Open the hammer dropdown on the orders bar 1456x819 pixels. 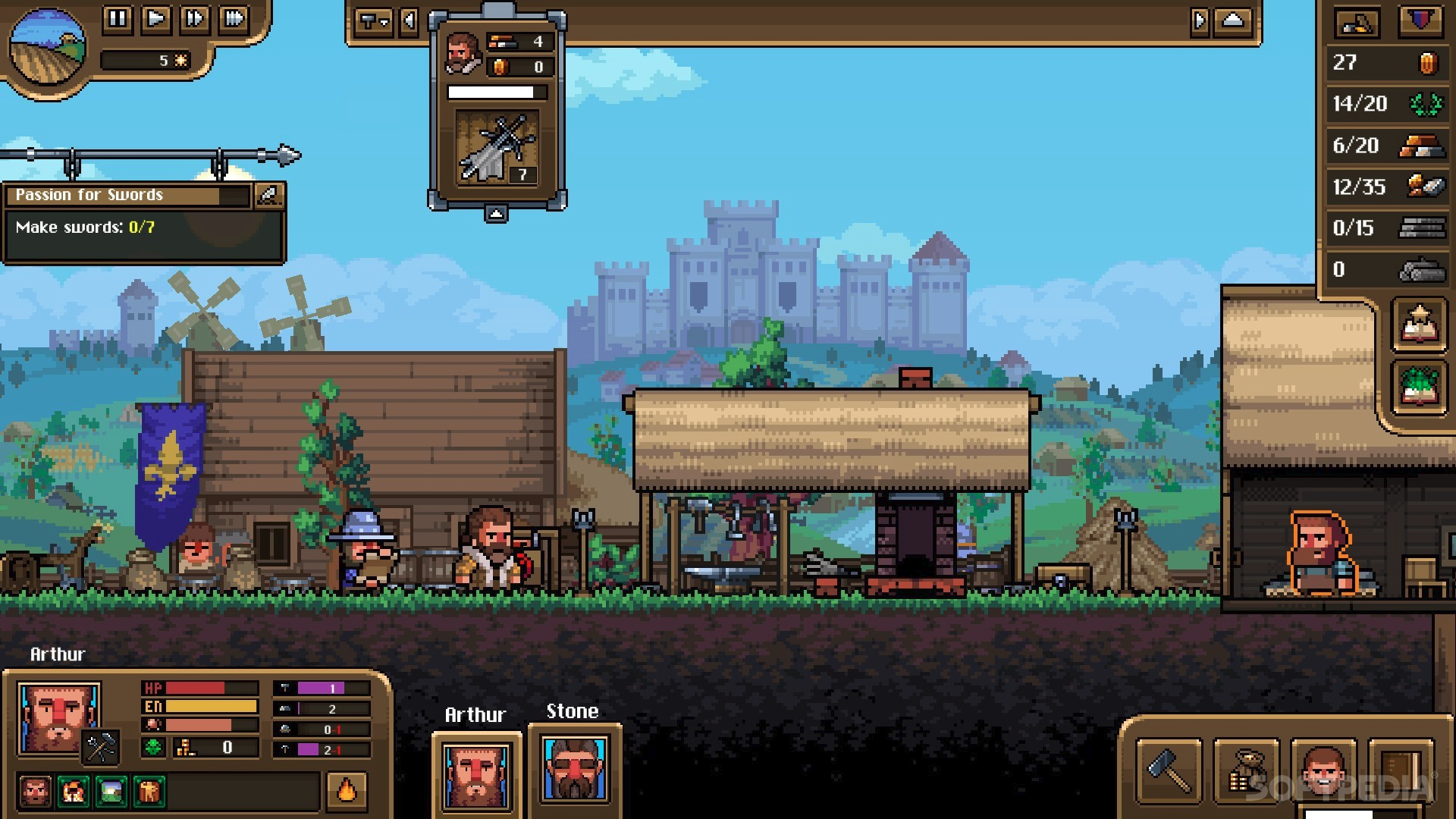click(x=374, y=21)
